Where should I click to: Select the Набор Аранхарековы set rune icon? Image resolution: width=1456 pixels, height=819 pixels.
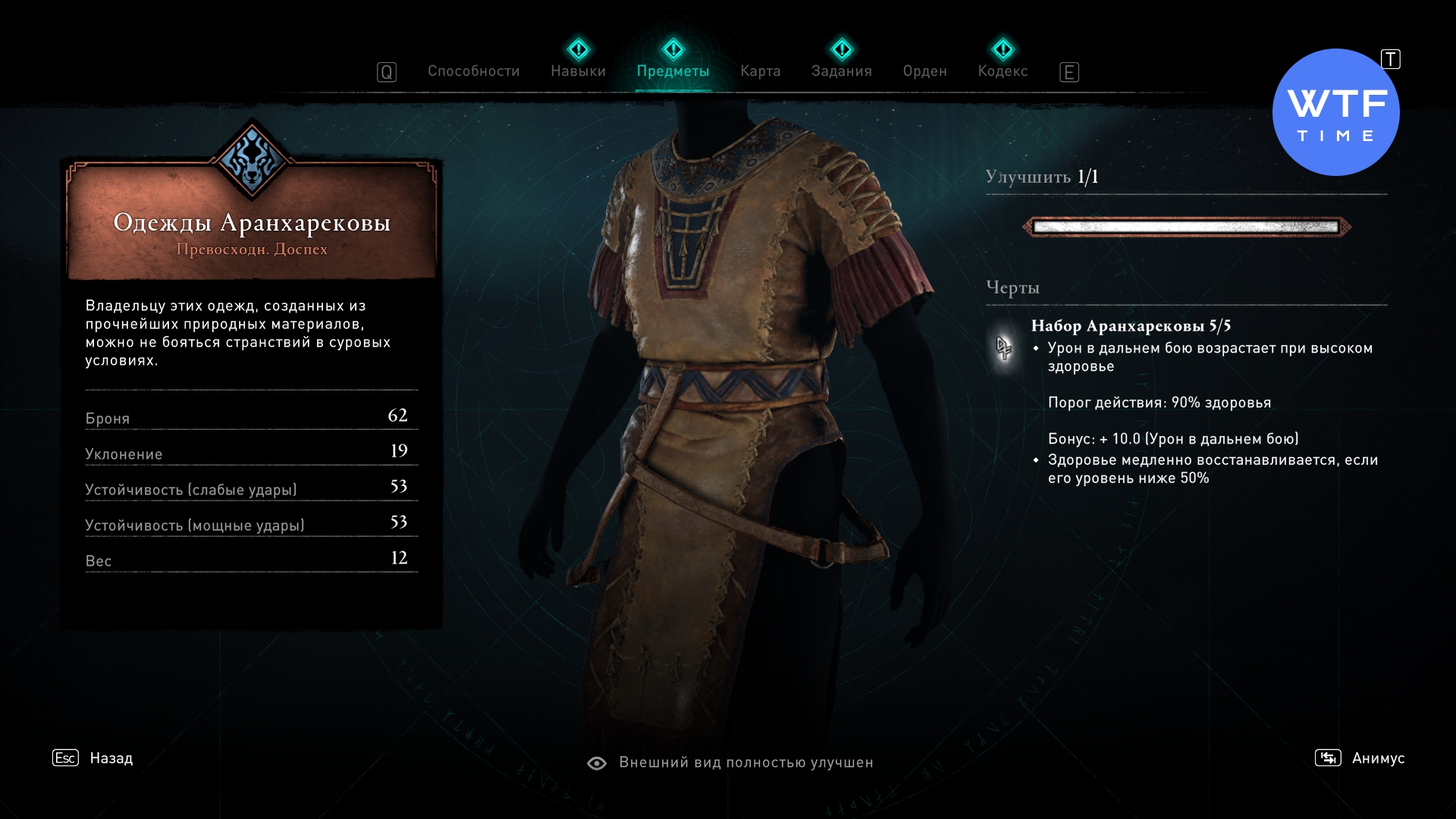[x=1004, y=348]
